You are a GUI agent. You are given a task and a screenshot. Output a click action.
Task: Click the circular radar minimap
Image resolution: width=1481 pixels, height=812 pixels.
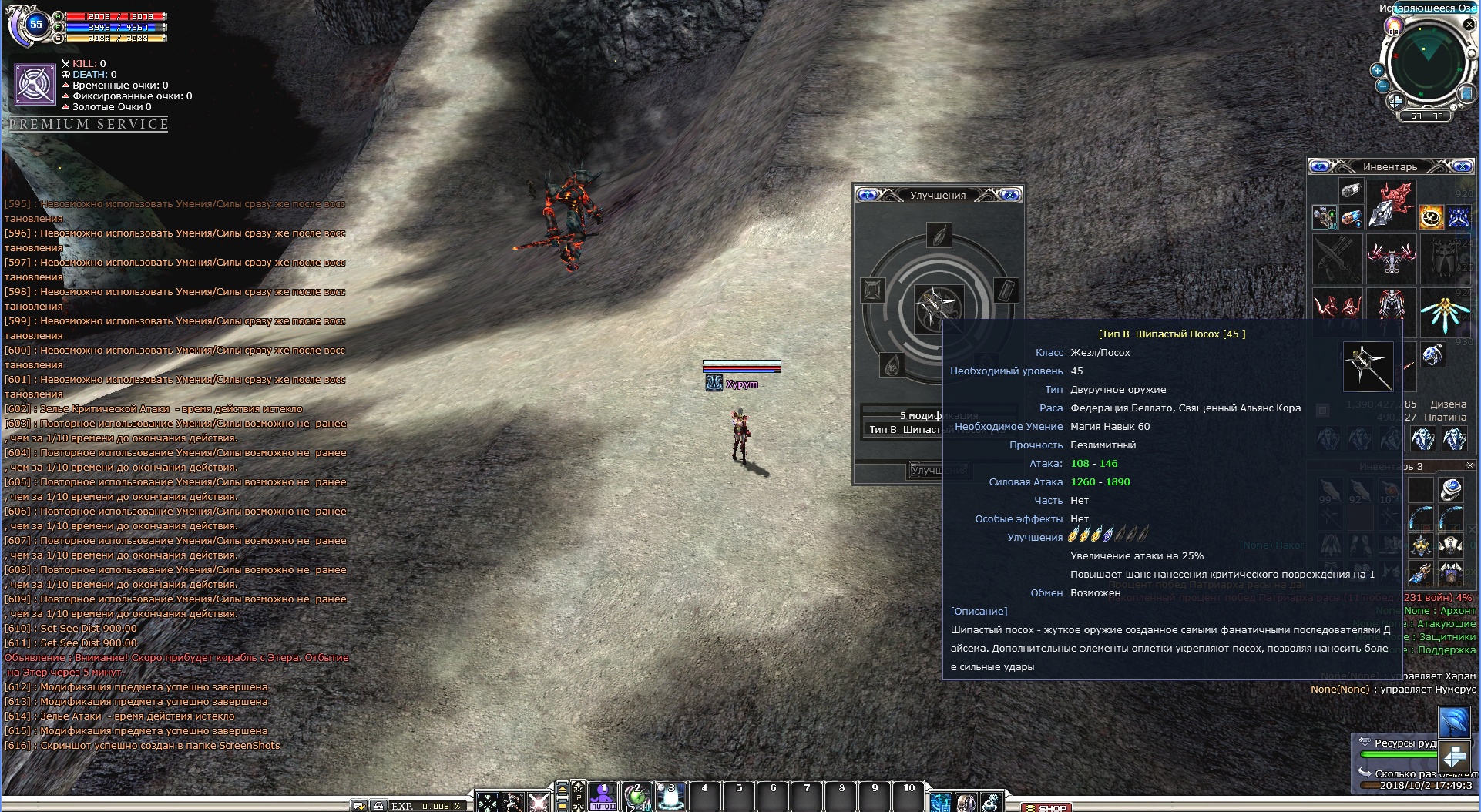1427,62
